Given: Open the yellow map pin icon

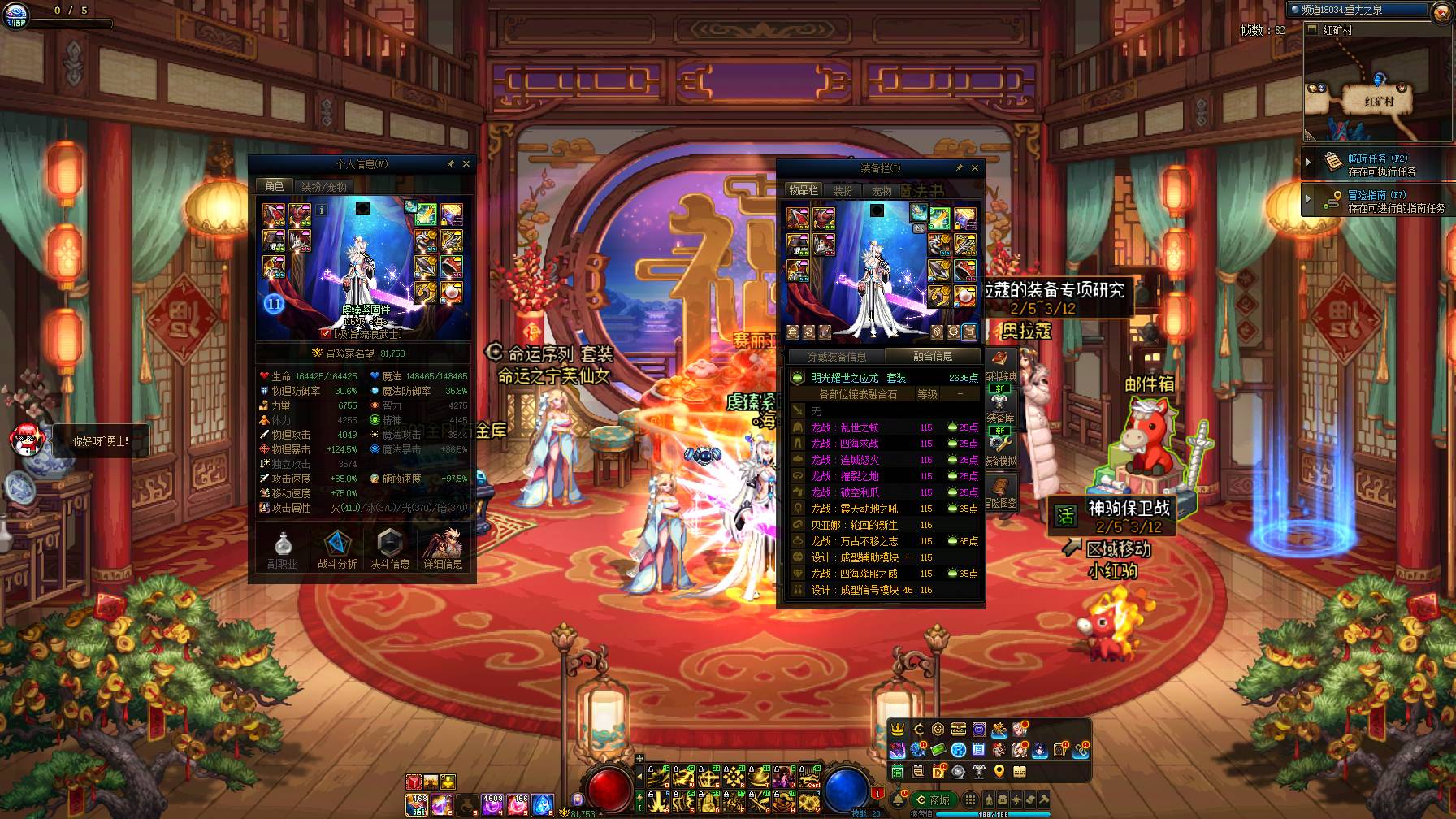Looking at the screenshot, I should pos(999,771).
